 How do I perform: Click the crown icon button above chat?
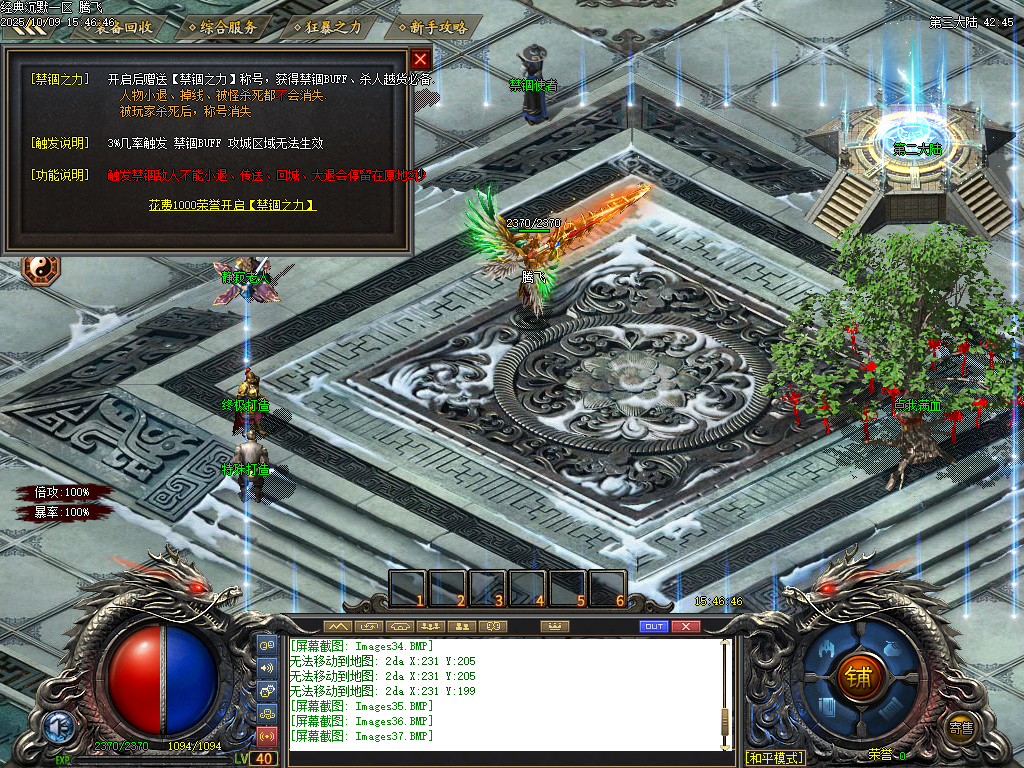(x=553, y=626)
